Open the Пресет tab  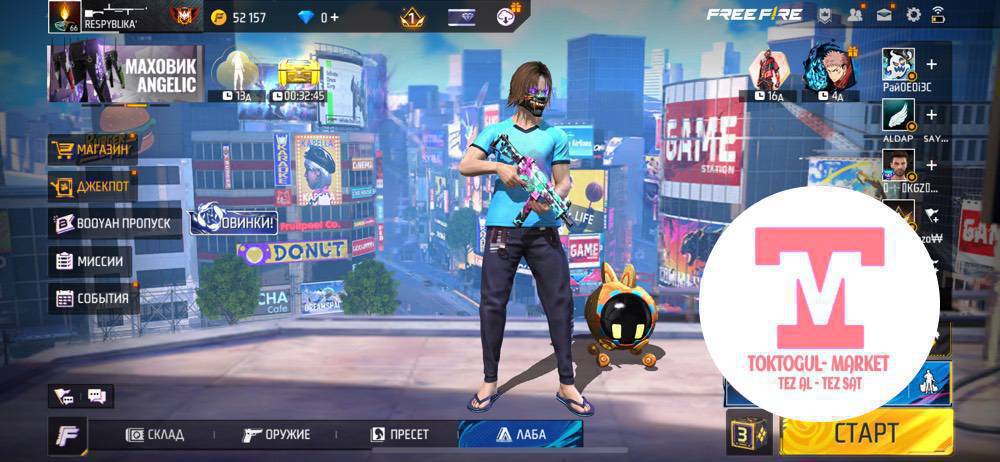[x=400, y=434]
